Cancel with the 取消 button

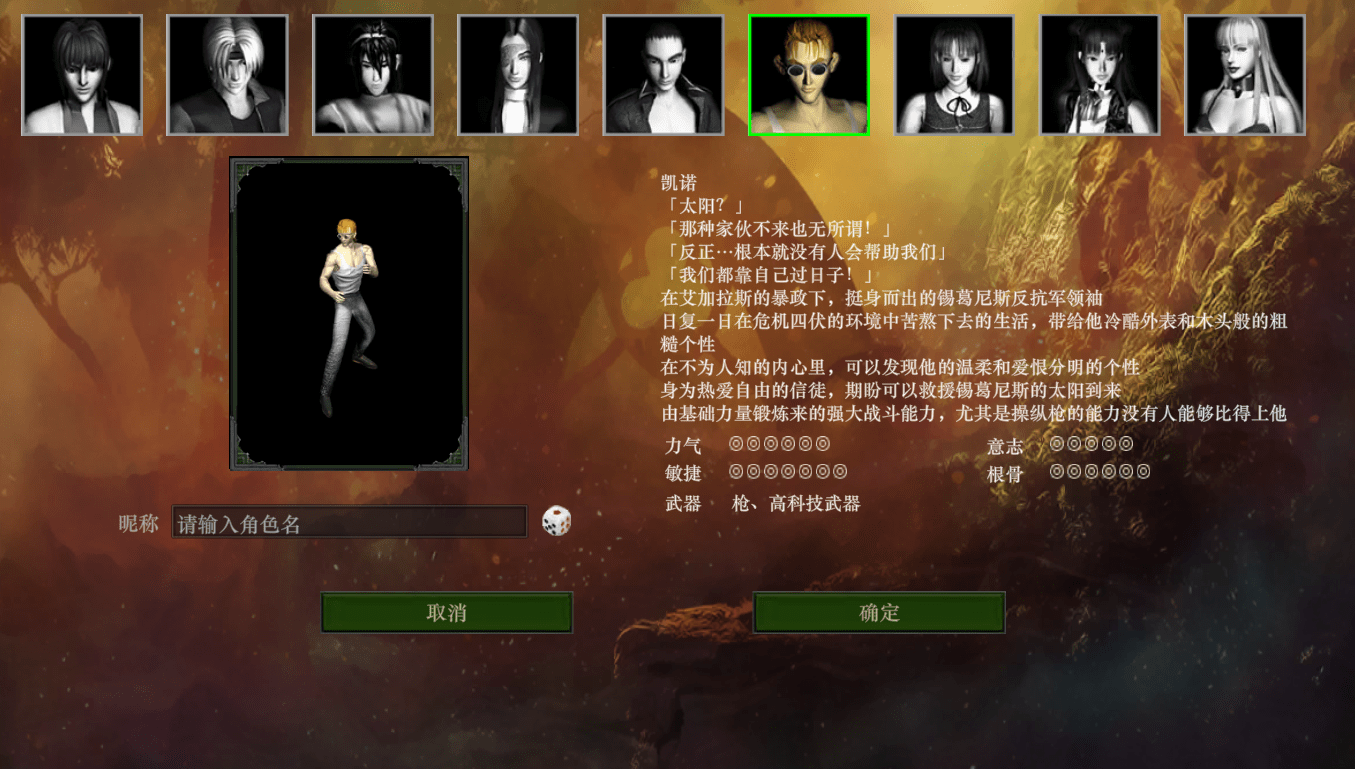click(x=446, y=613)
